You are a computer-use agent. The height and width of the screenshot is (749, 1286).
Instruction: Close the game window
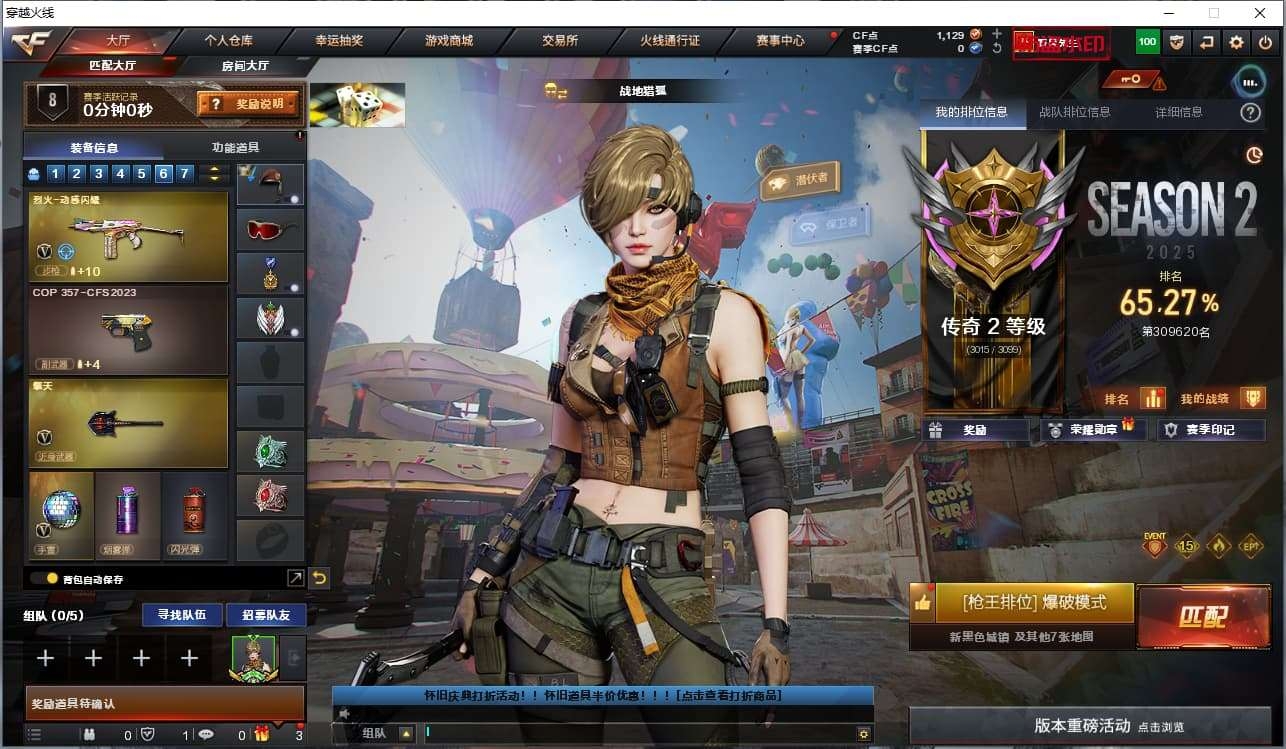(1260, 13)
